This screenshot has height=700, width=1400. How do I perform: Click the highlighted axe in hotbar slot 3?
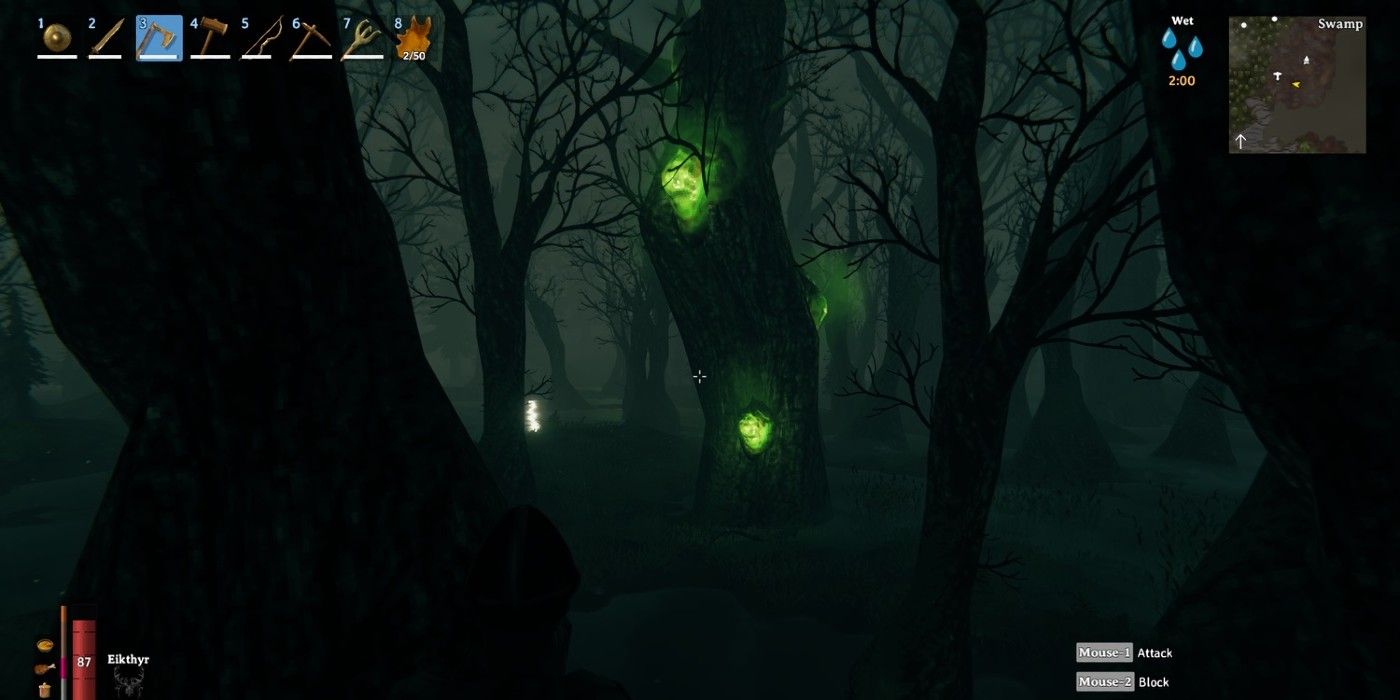159,38
